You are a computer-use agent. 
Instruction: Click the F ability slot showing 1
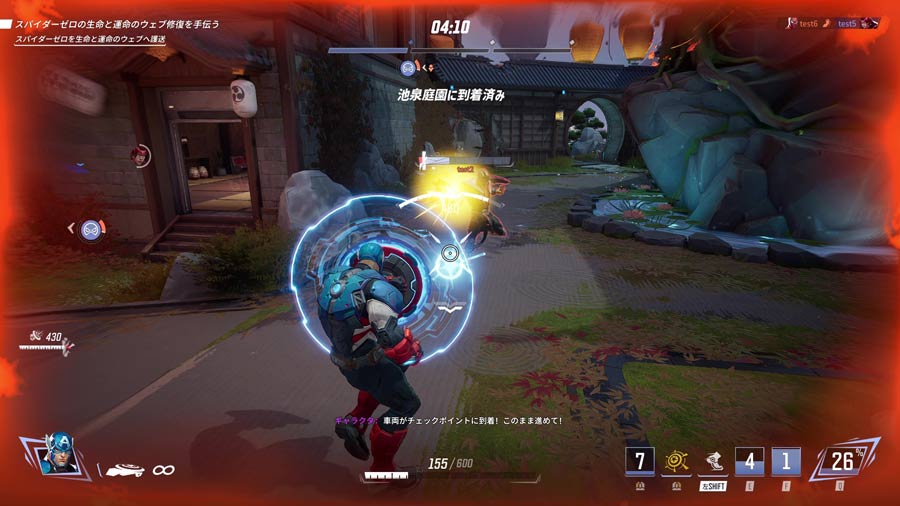785,461
